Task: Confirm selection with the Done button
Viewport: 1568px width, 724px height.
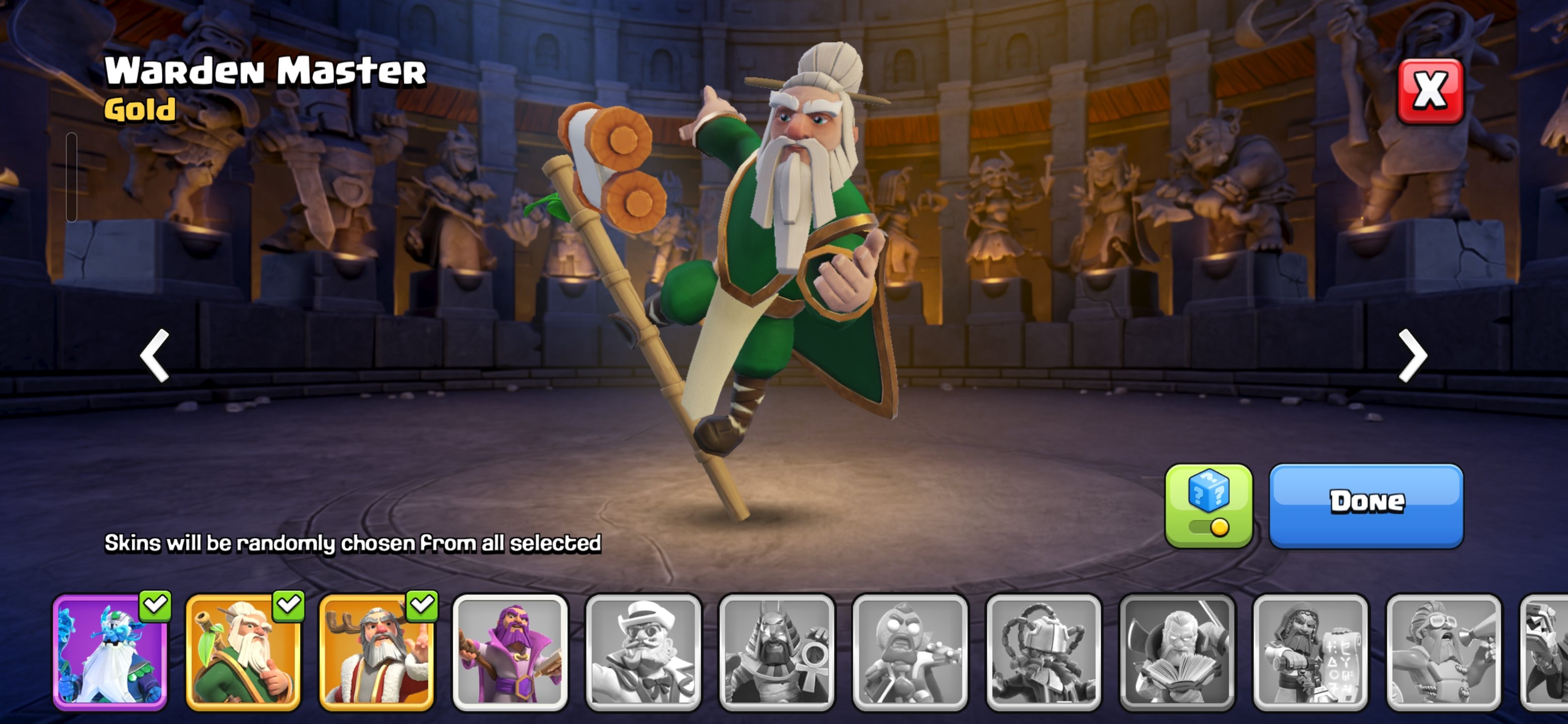Action: tap(1365, 503)
